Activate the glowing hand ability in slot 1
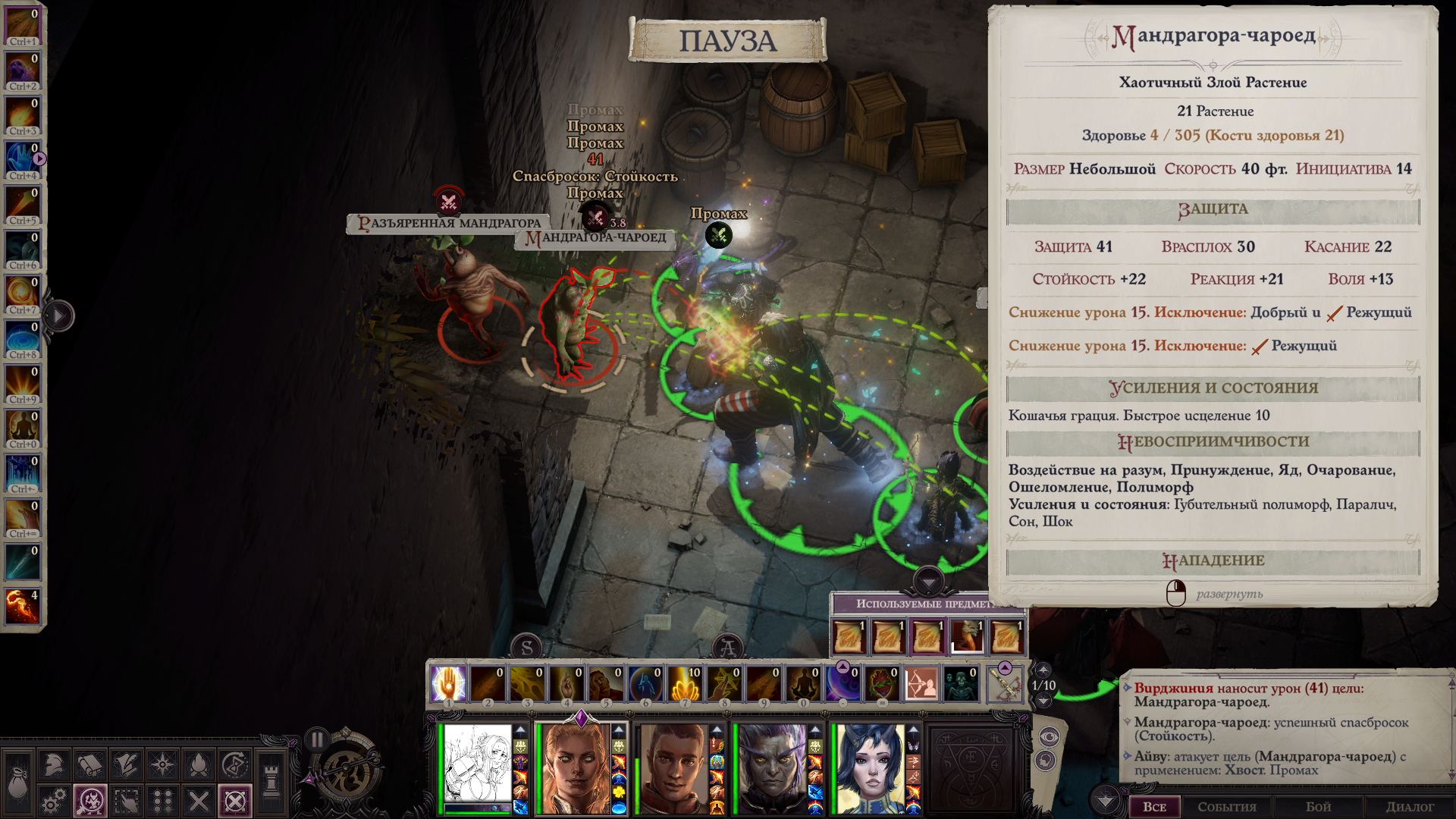The width and height of the screenshot is (1456, 819). tap(448, 683)
